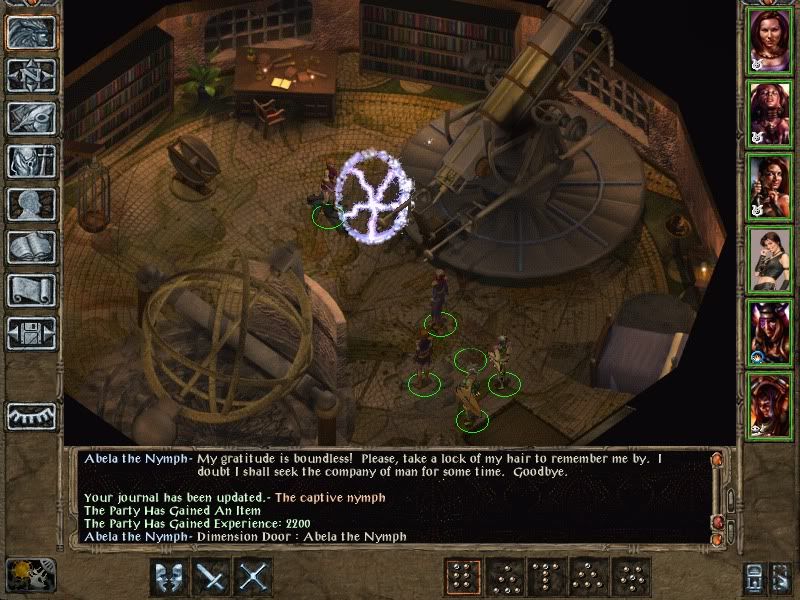
Task: Select the last party formation button
Action: [x=632, y=578]
